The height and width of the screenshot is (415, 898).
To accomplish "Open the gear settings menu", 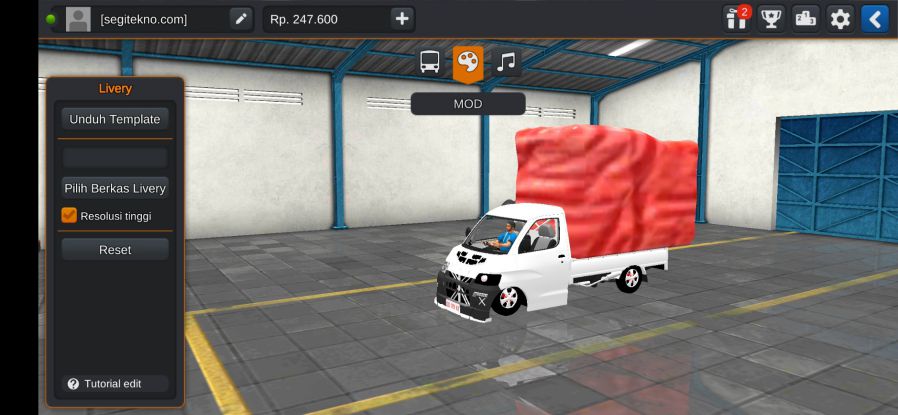I will [x=840, y=19].
